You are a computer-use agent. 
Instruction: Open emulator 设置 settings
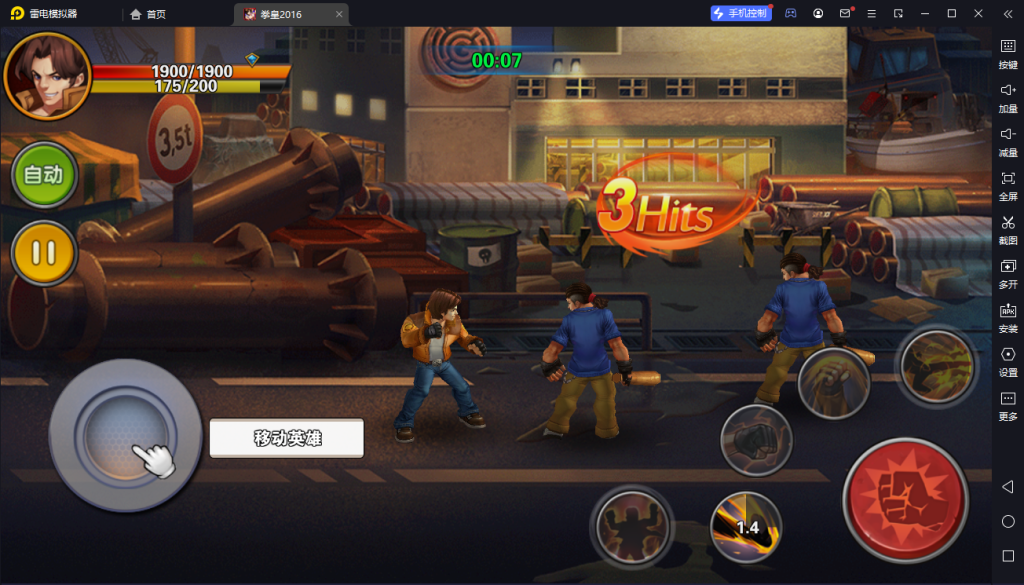click(x=1008, y=361)
